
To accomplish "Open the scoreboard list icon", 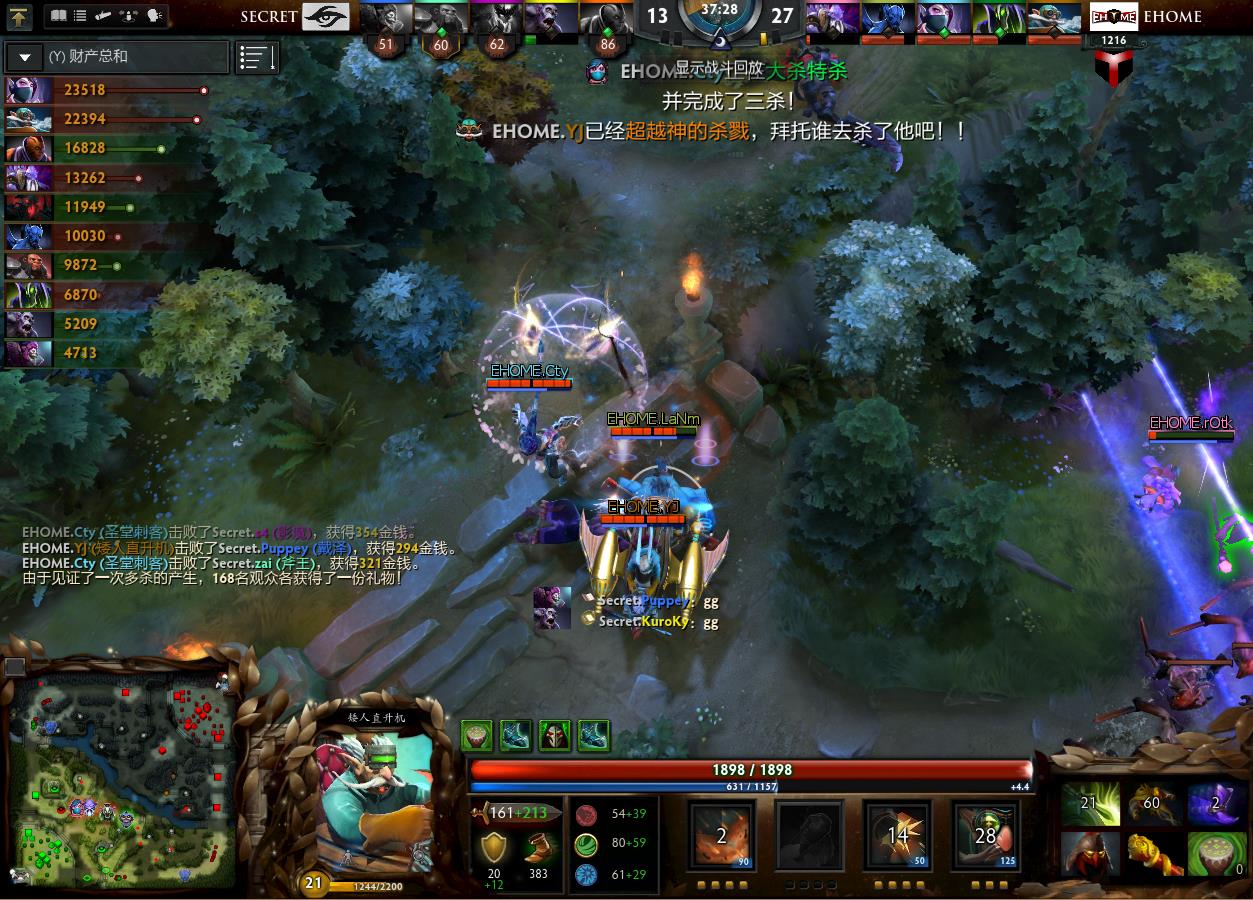I will (x=81, y=16).
